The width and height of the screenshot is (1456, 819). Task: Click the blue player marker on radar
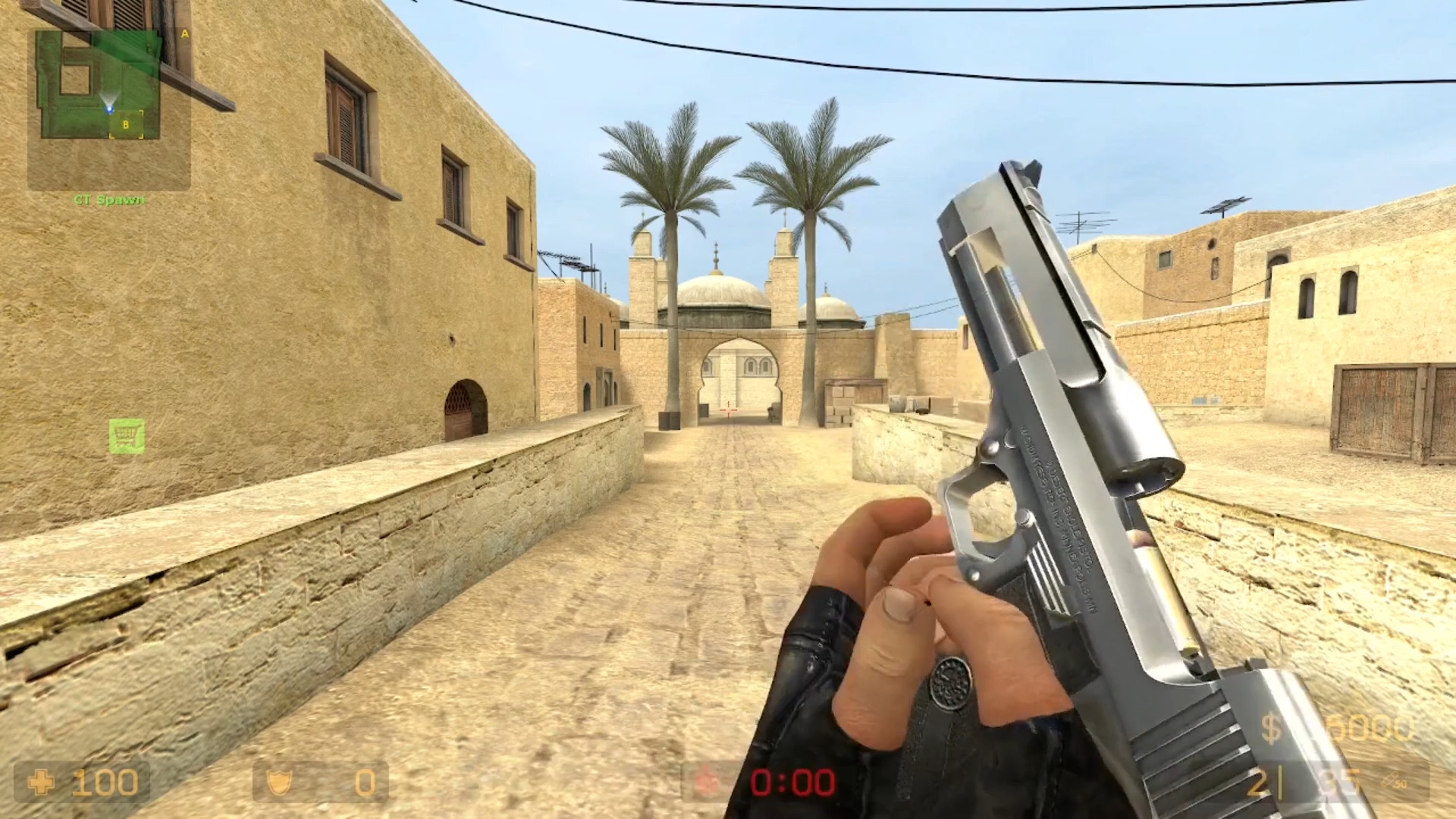click(x=109, y=109)
